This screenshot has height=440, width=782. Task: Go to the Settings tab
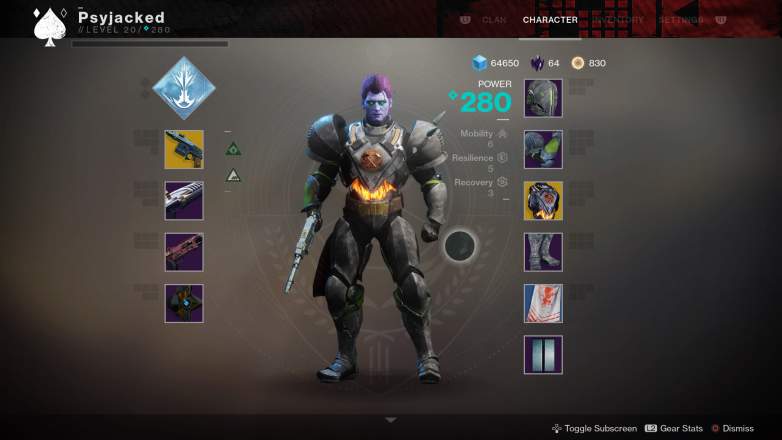tap(681, 20)
